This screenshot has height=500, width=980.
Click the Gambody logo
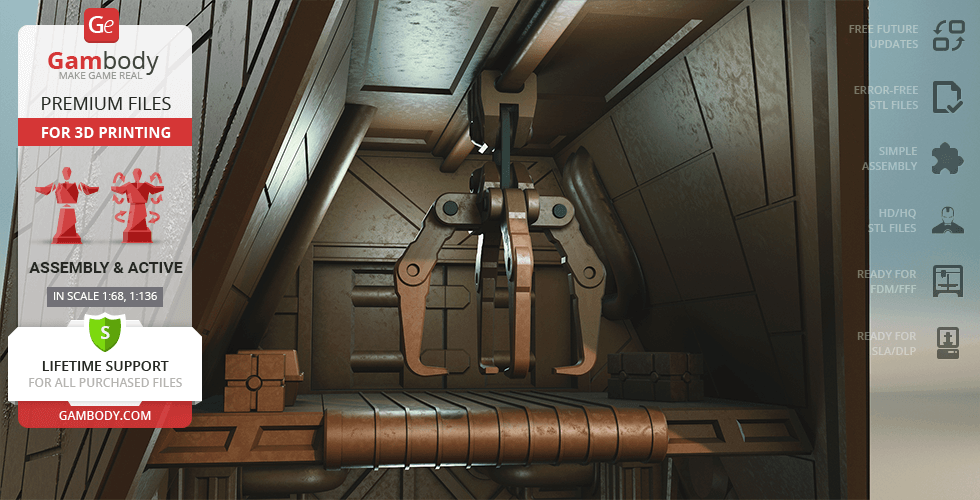tap(103, 48)
